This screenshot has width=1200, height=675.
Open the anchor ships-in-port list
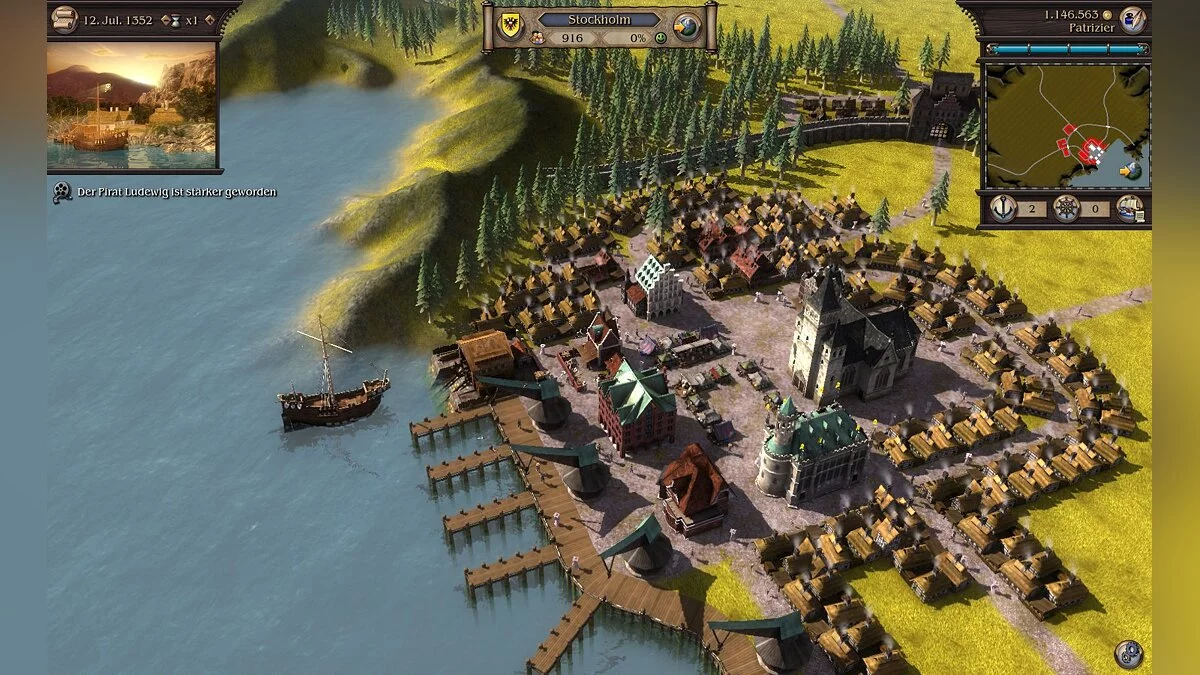coord(1003,209)
